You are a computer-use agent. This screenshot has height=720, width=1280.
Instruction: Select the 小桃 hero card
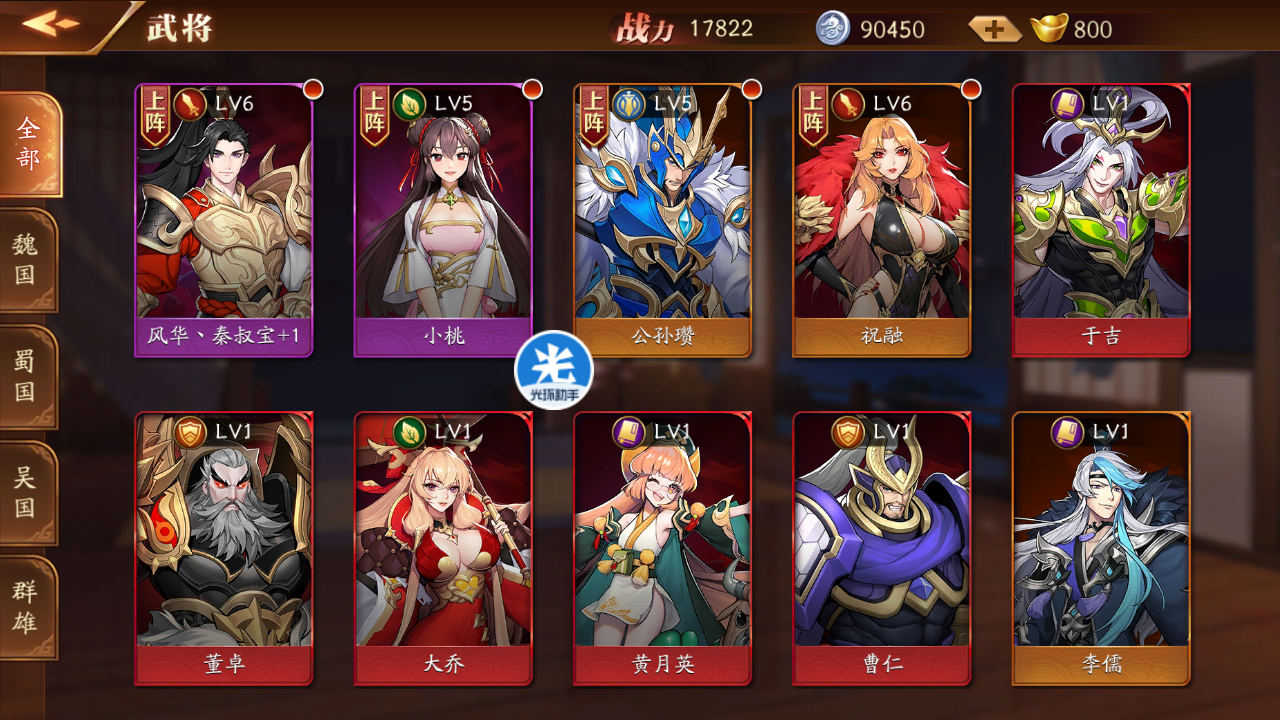(443, 220)
